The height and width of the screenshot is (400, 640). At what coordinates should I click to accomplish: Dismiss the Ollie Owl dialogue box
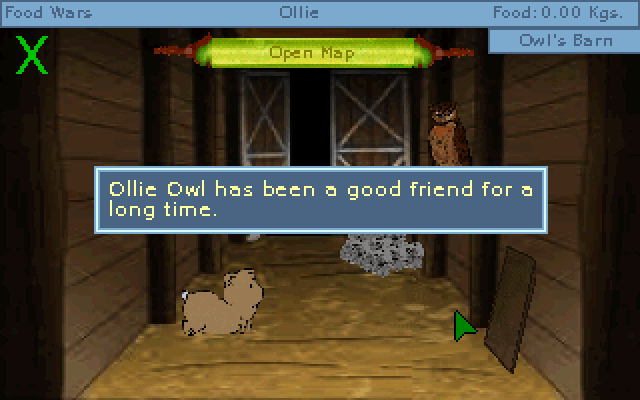coord(319,200)
